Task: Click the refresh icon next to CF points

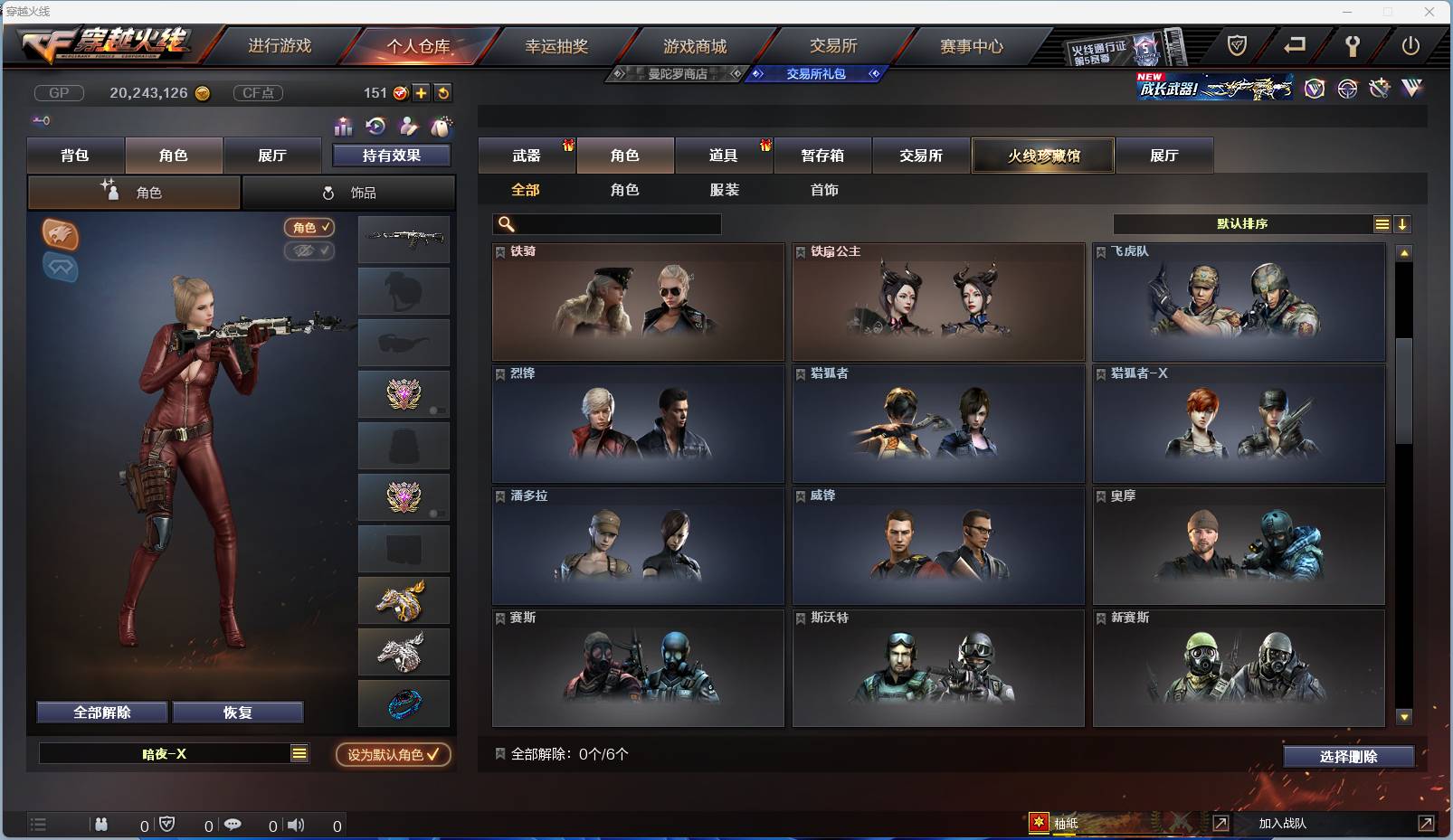Action: click(x=443, y=92)
